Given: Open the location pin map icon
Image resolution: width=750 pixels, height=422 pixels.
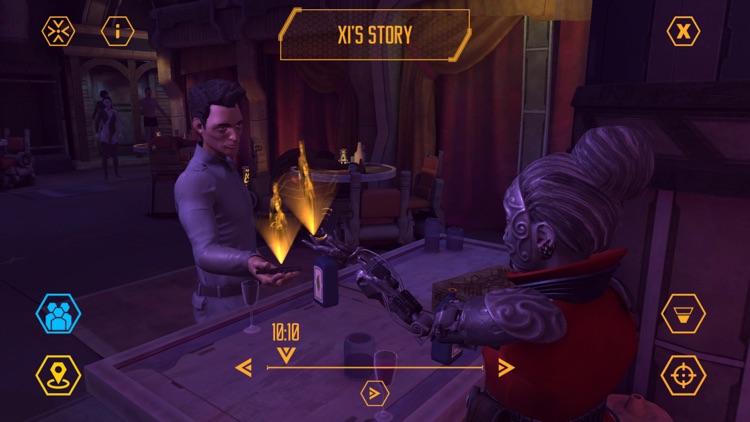Looking at the screenshot, I should (58, 375).
